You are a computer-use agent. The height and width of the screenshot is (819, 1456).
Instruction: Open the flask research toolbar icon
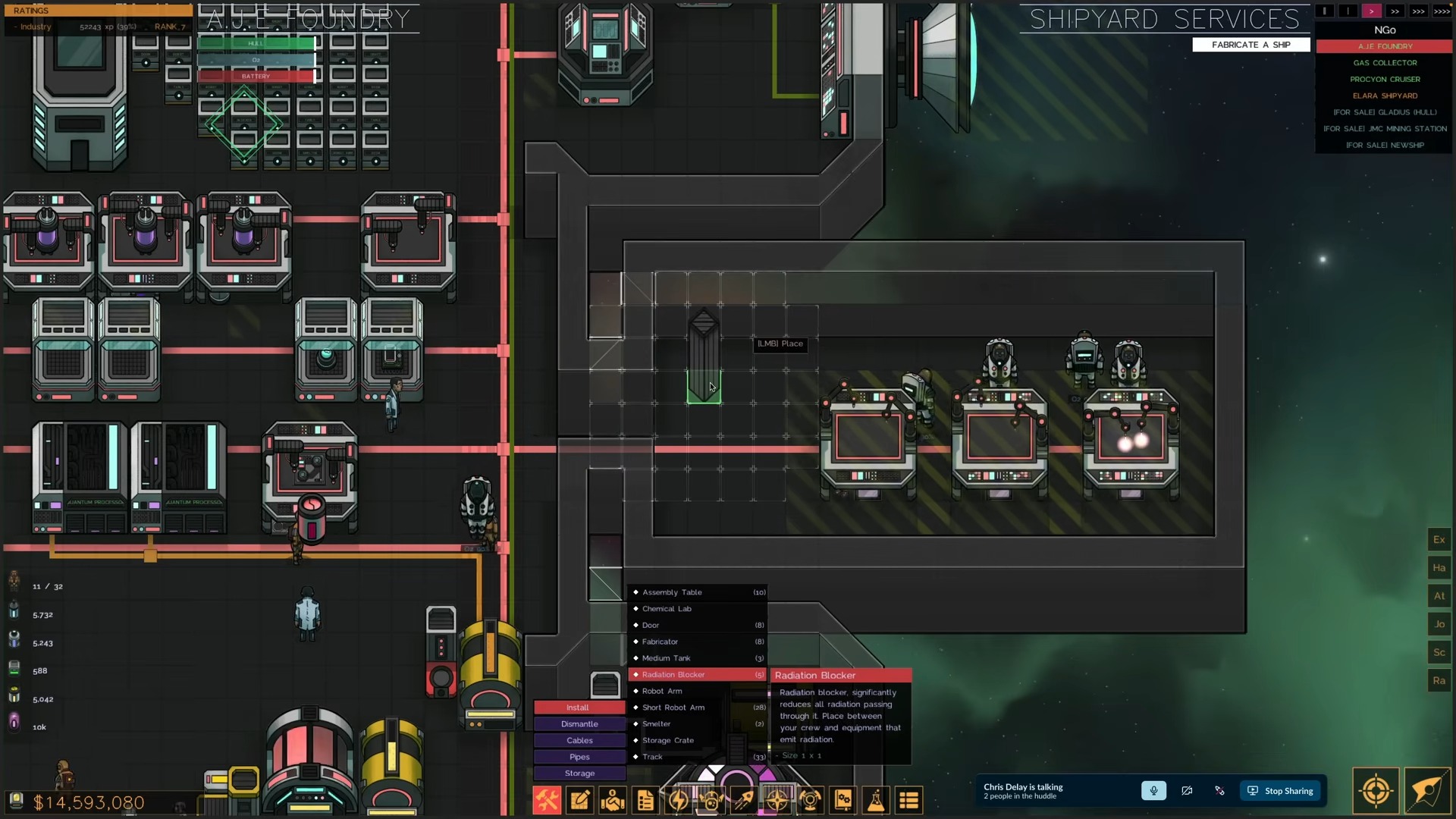(876, 800)
